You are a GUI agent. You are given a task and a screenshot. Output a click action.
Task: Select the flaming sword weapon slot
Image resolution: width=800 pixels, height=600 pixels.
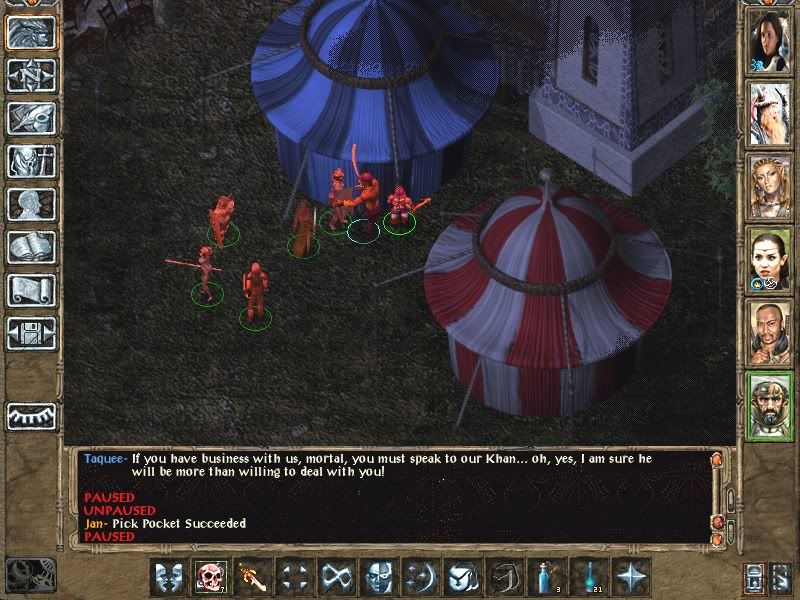[x=252, y=577]
